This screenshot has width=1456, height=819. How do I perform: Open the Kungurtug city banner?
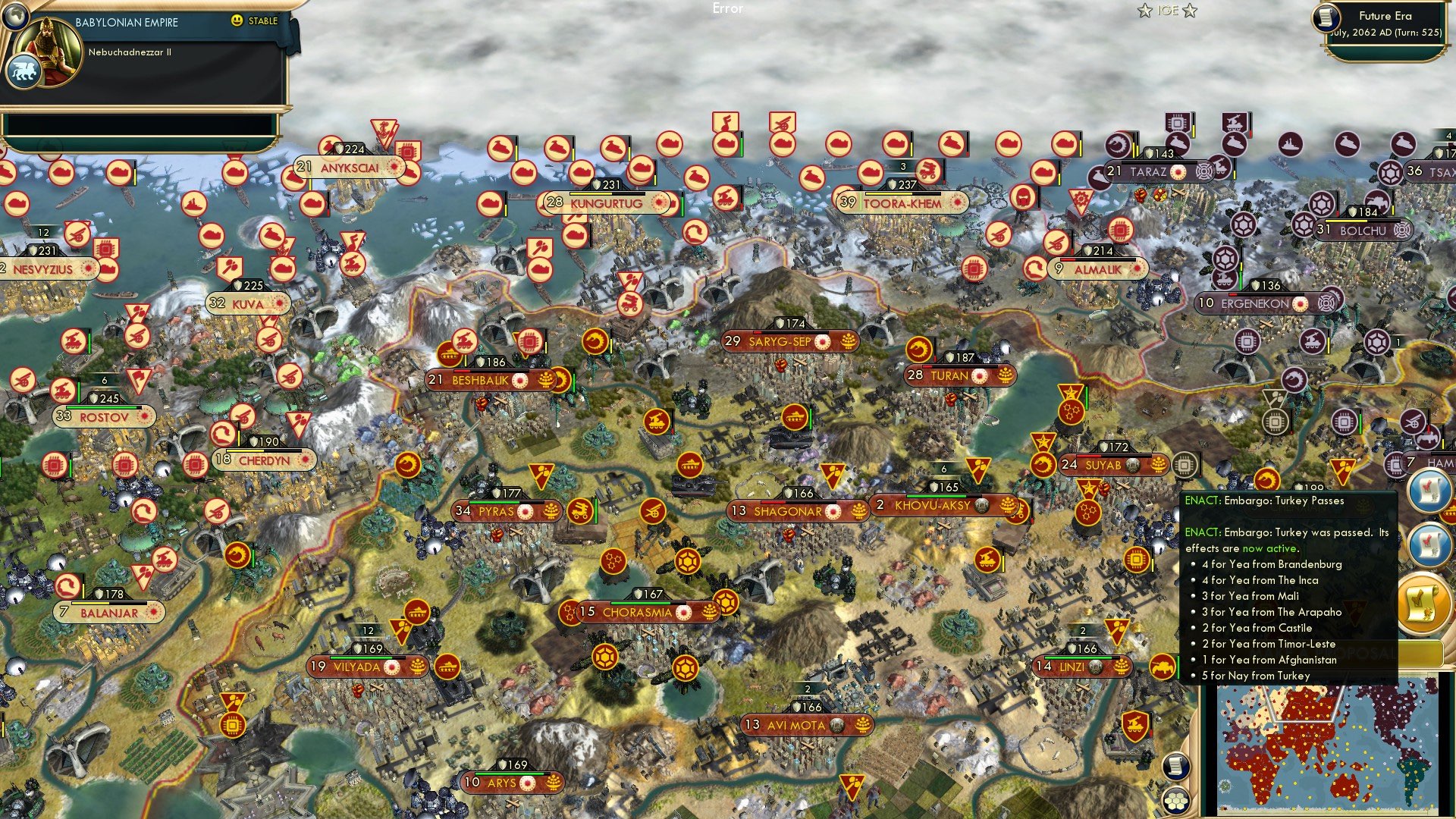click(606, 203)
